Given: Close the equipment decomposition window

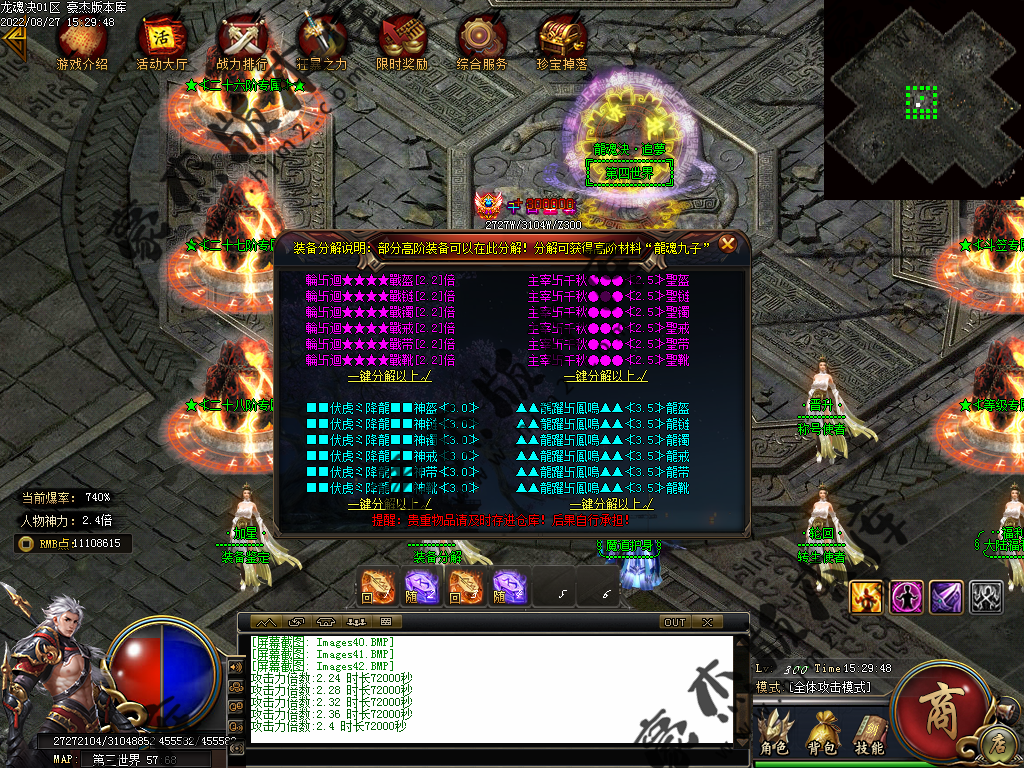Looking at the screenshot, I should point(728,243).
